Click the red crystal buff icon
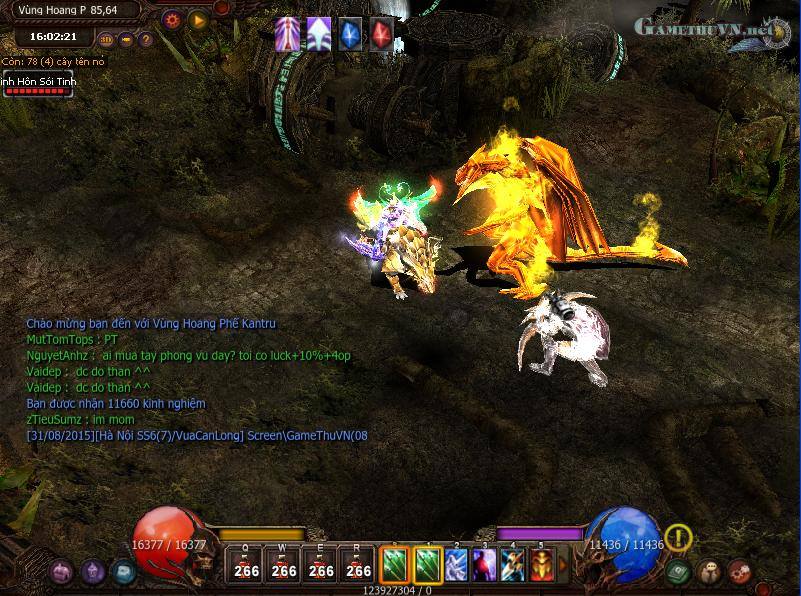Viewport: 801px width, 596px height. click(x=381, y=34)
